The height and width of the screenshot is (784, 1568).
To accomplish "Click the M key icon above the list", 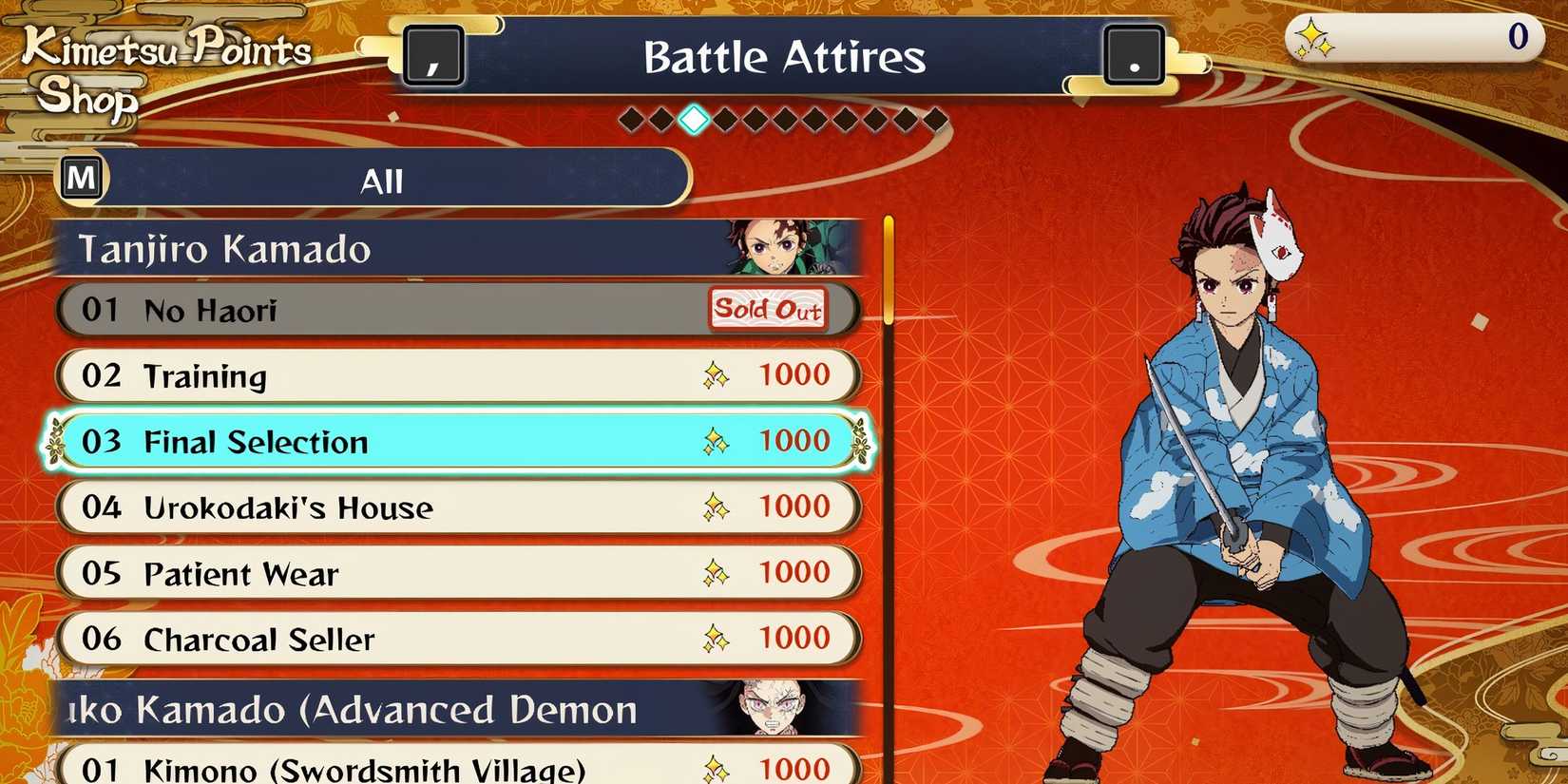I will (82, 177).
